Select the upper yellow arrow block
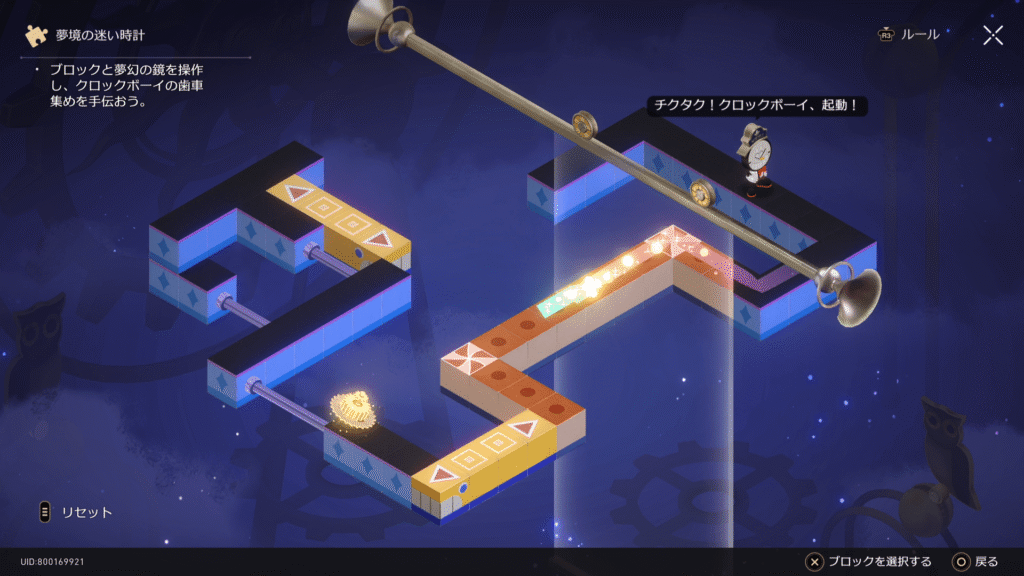The height and width of the screenshot is (576, 1024). point(338,213)
